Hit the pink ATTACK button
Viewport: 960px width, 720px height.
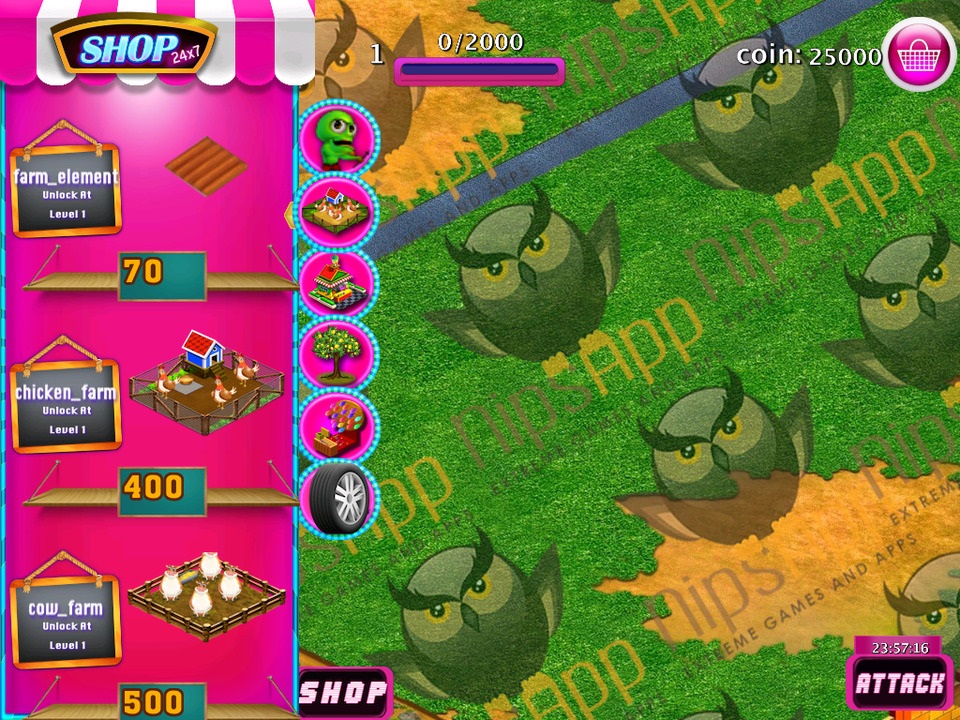click(x=899, y=684)
